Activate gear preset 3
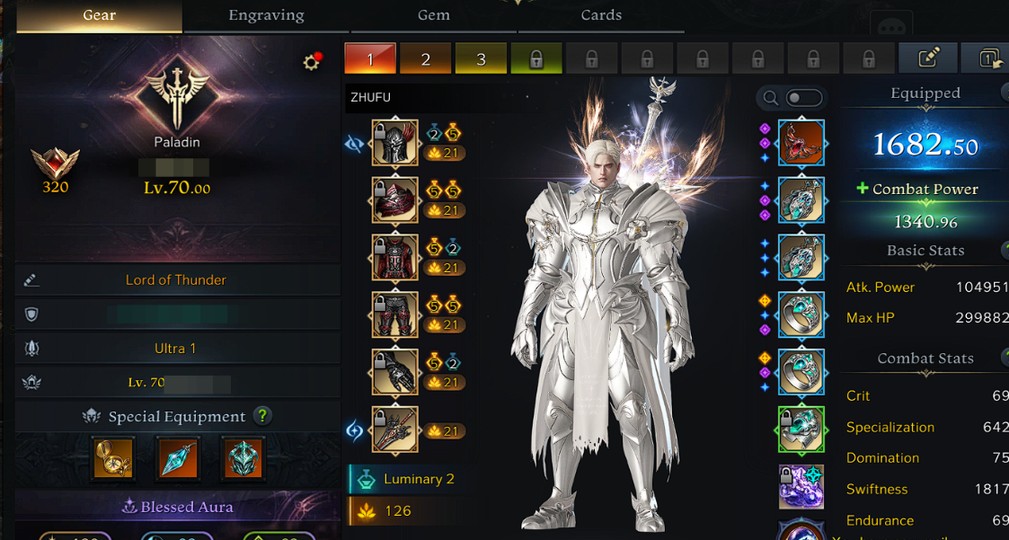The image size is (1009, 540). [x=481, y=59]
